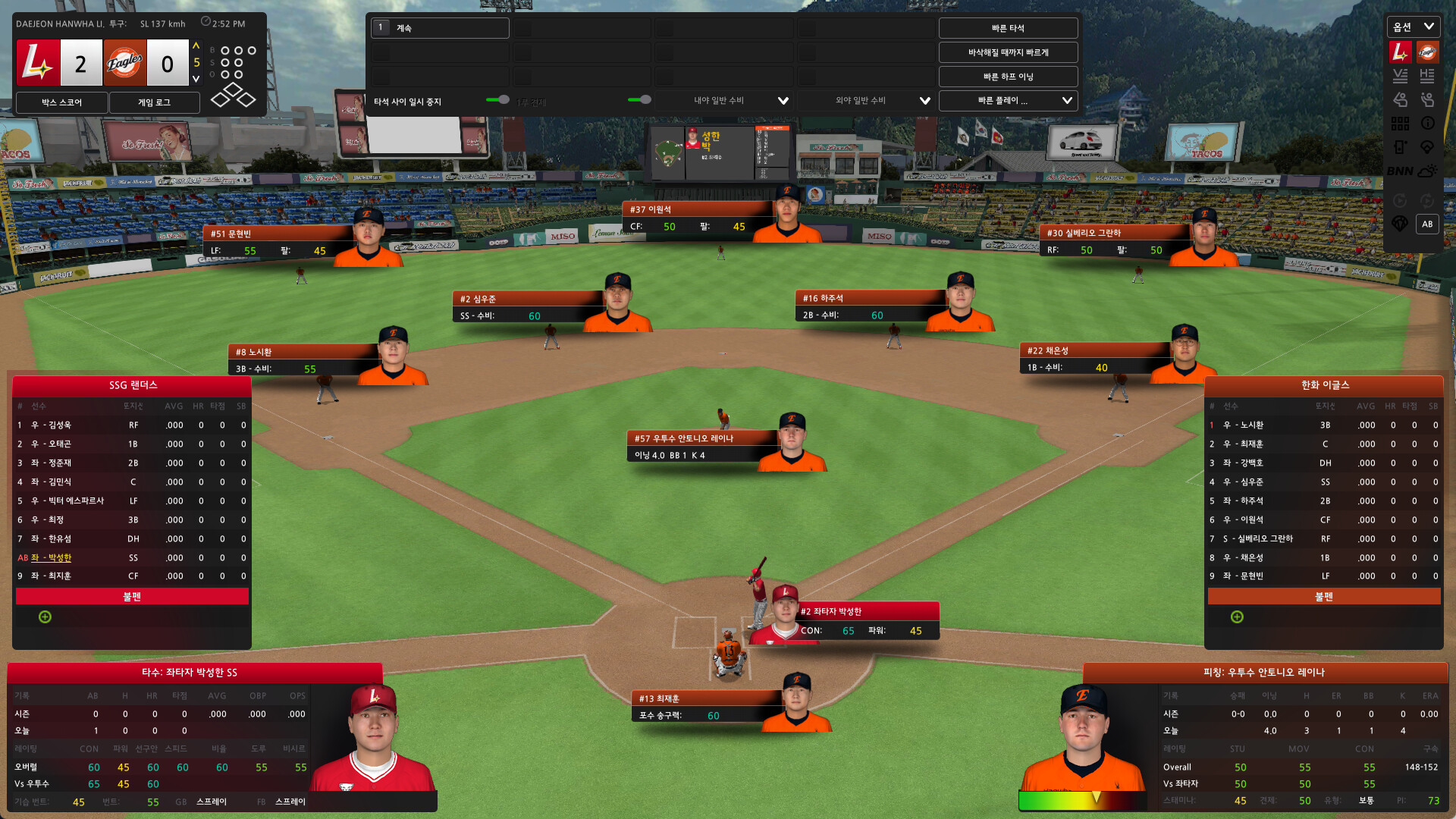Open the grid view icon in the sidebar

pos(1401,123)
